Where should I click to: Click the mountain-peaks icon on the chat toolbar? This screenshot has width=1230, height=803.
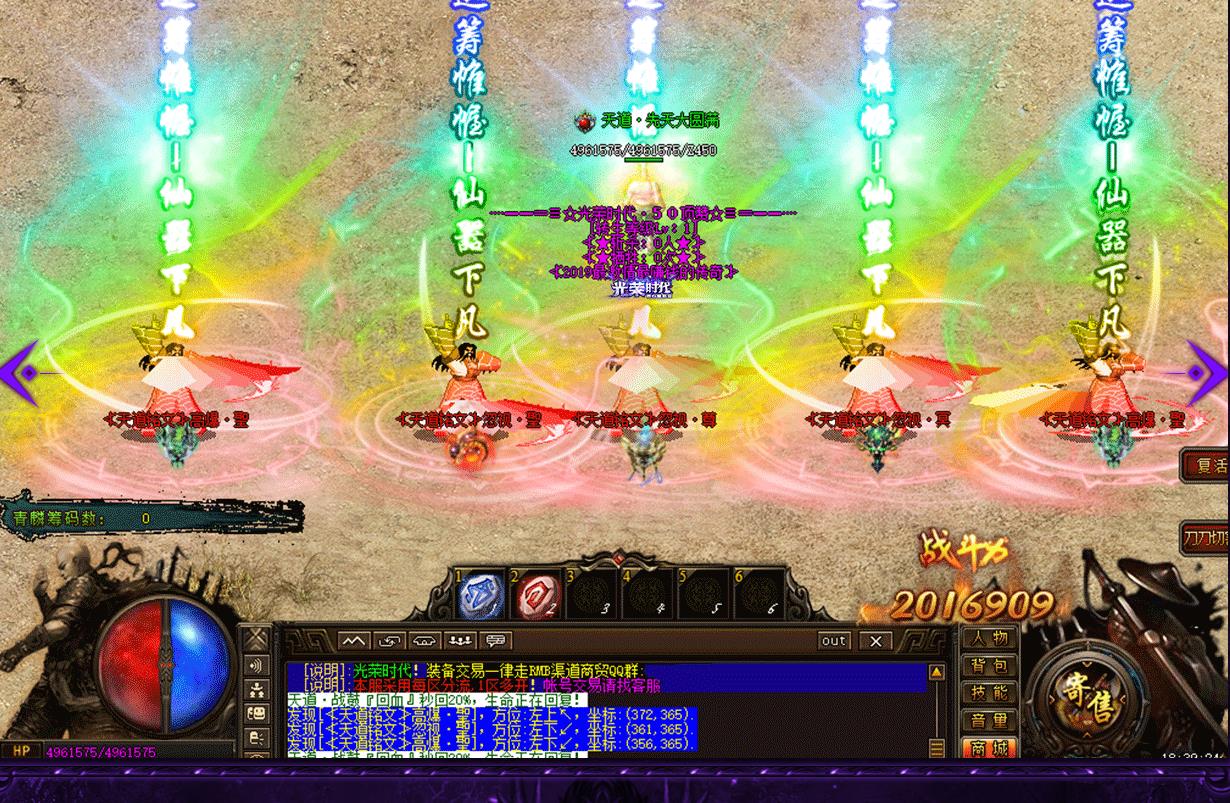coord(353,640)
